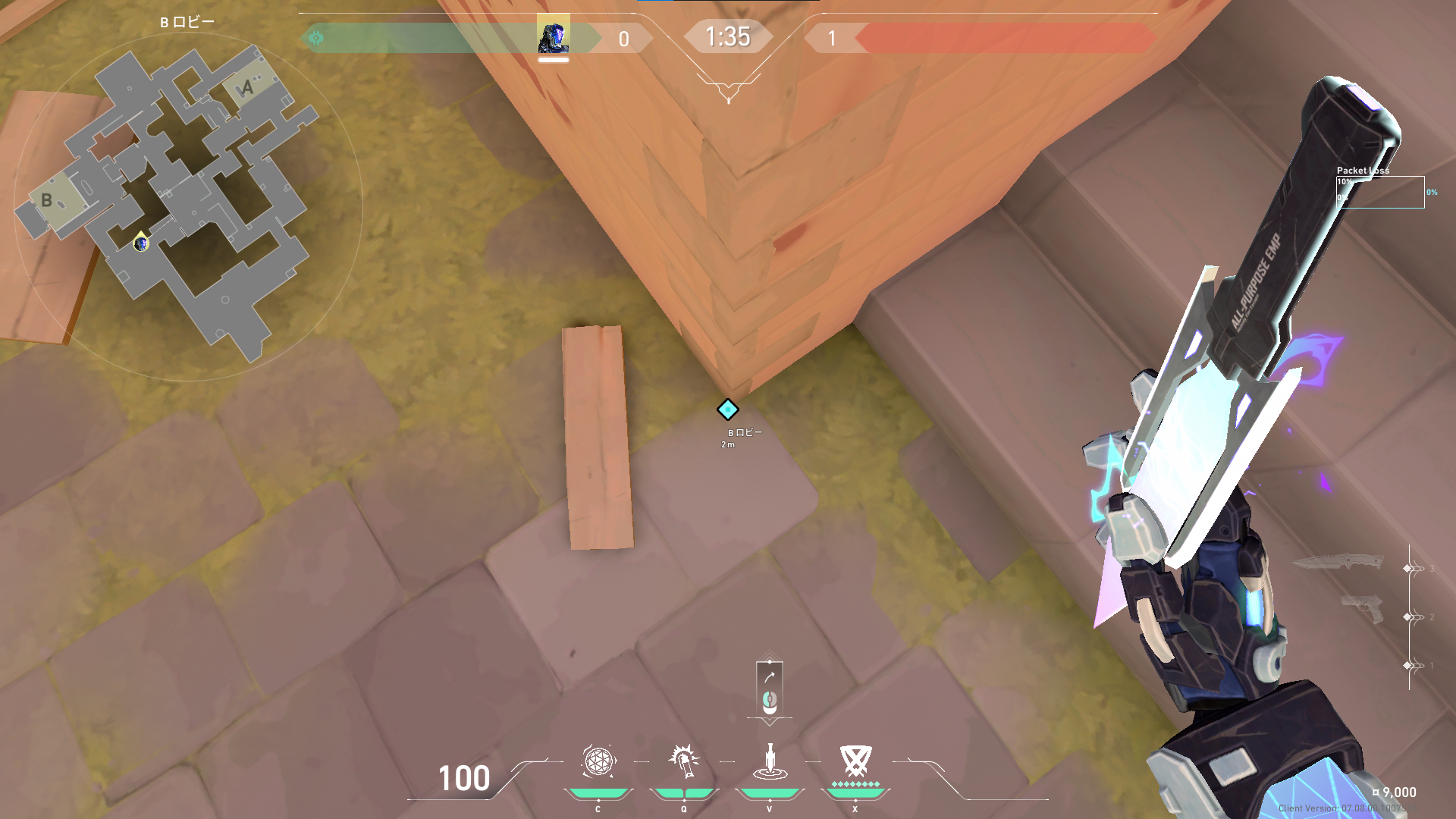Select the FRAG/ment grenade ability icon

(598, 761)
